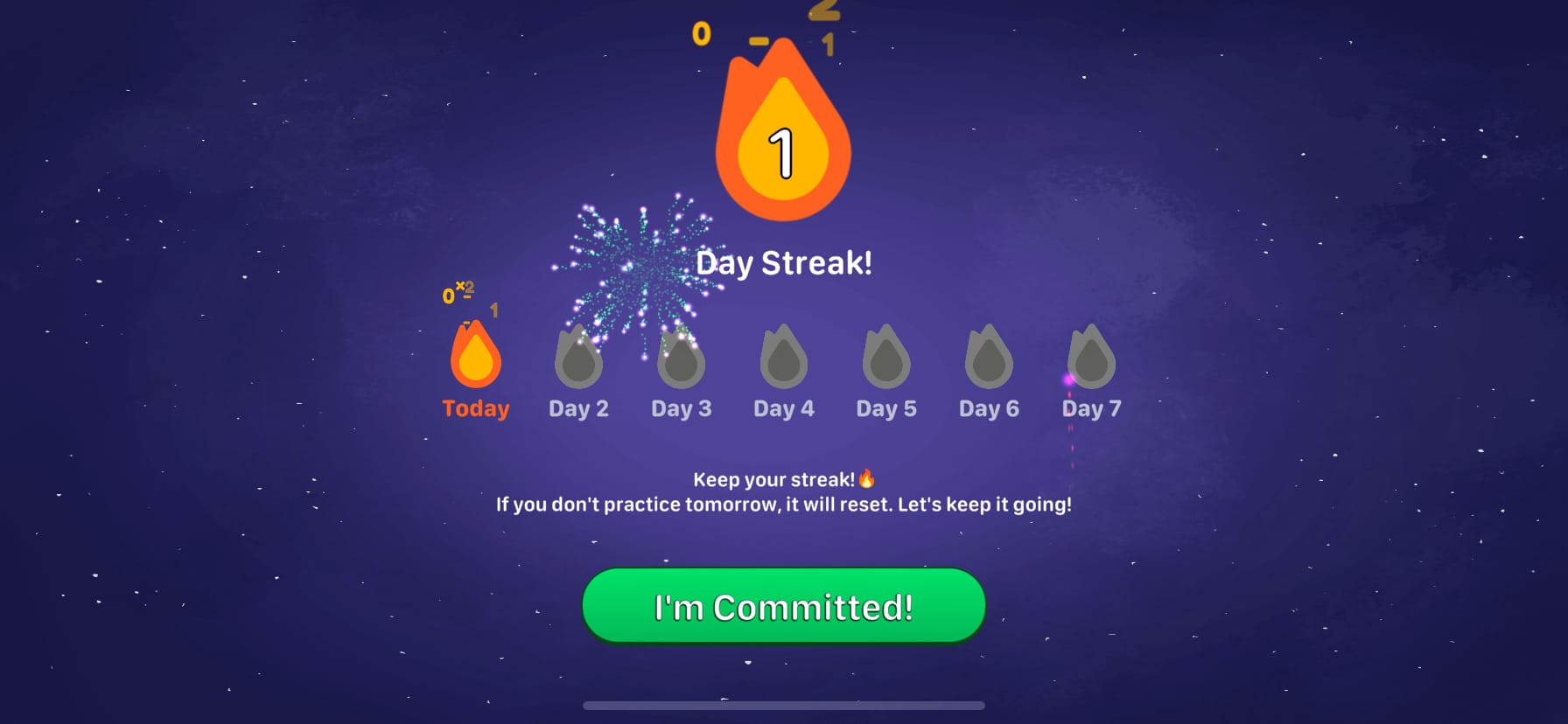The width and height of the screenshot is (1568, 724).
Task: Select the Today label under the flame
Action: coord(474,407)
